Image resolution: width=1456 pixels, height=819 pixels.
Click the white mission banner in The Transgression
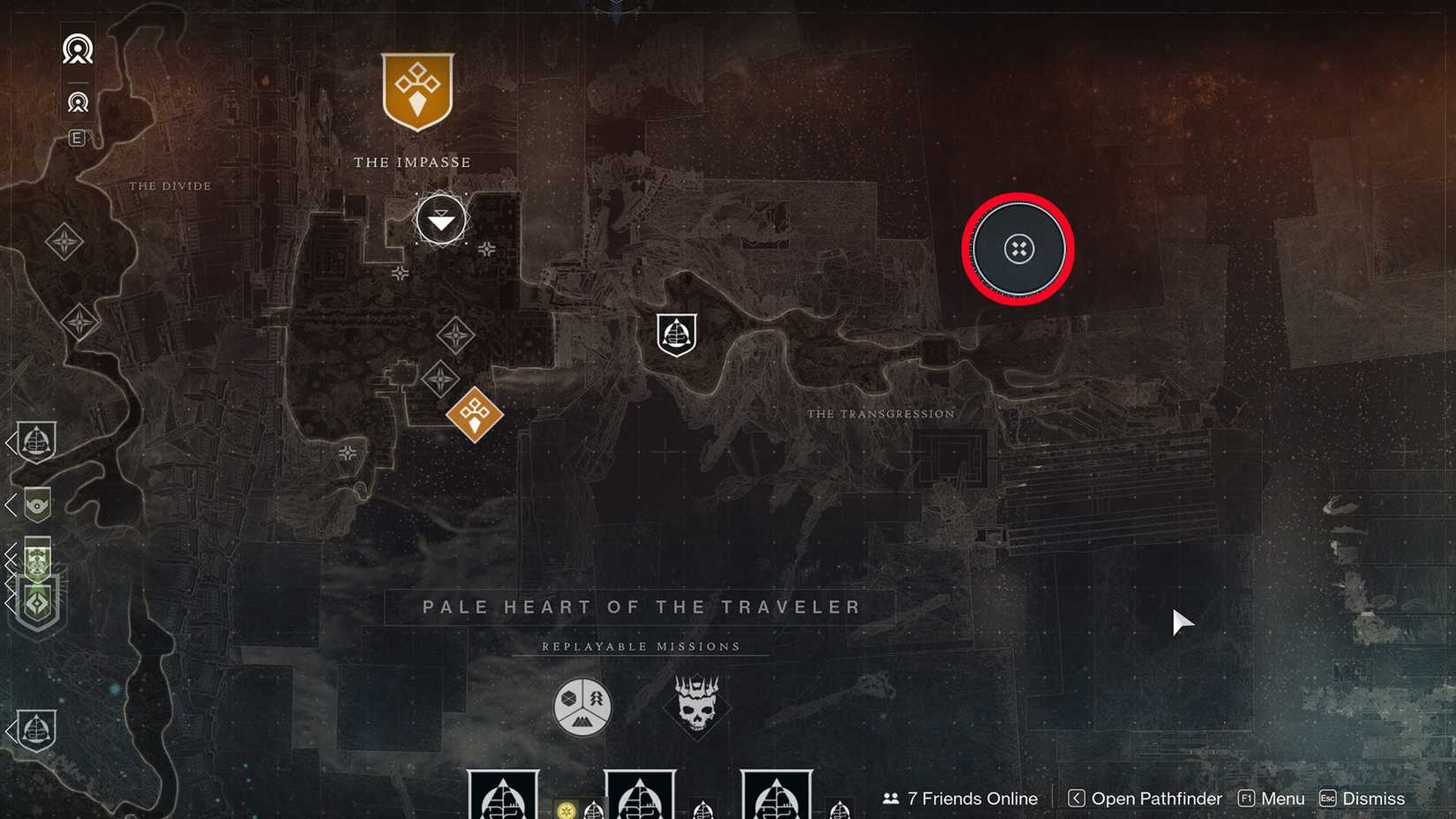click(x=675, y=334)
